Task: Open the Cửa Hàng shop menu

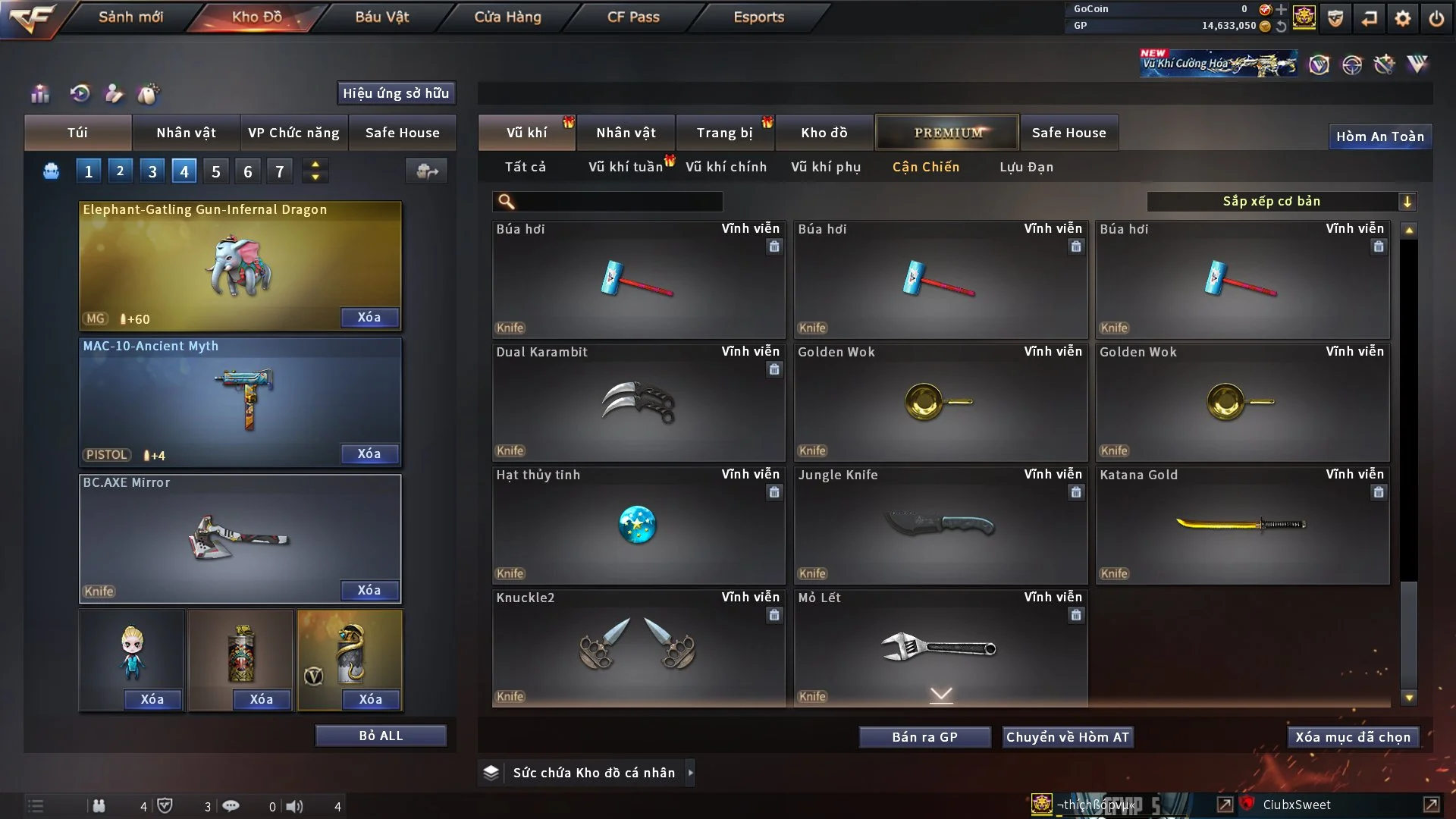Action: click(x=507, y=17)
